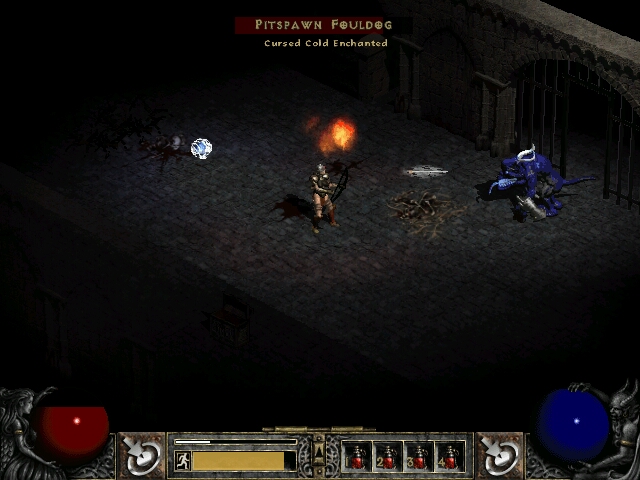The width and height of the screenshot is (640, 480).
Task: Use the red potion in belt slot 2
Action: tap(388, 457)
